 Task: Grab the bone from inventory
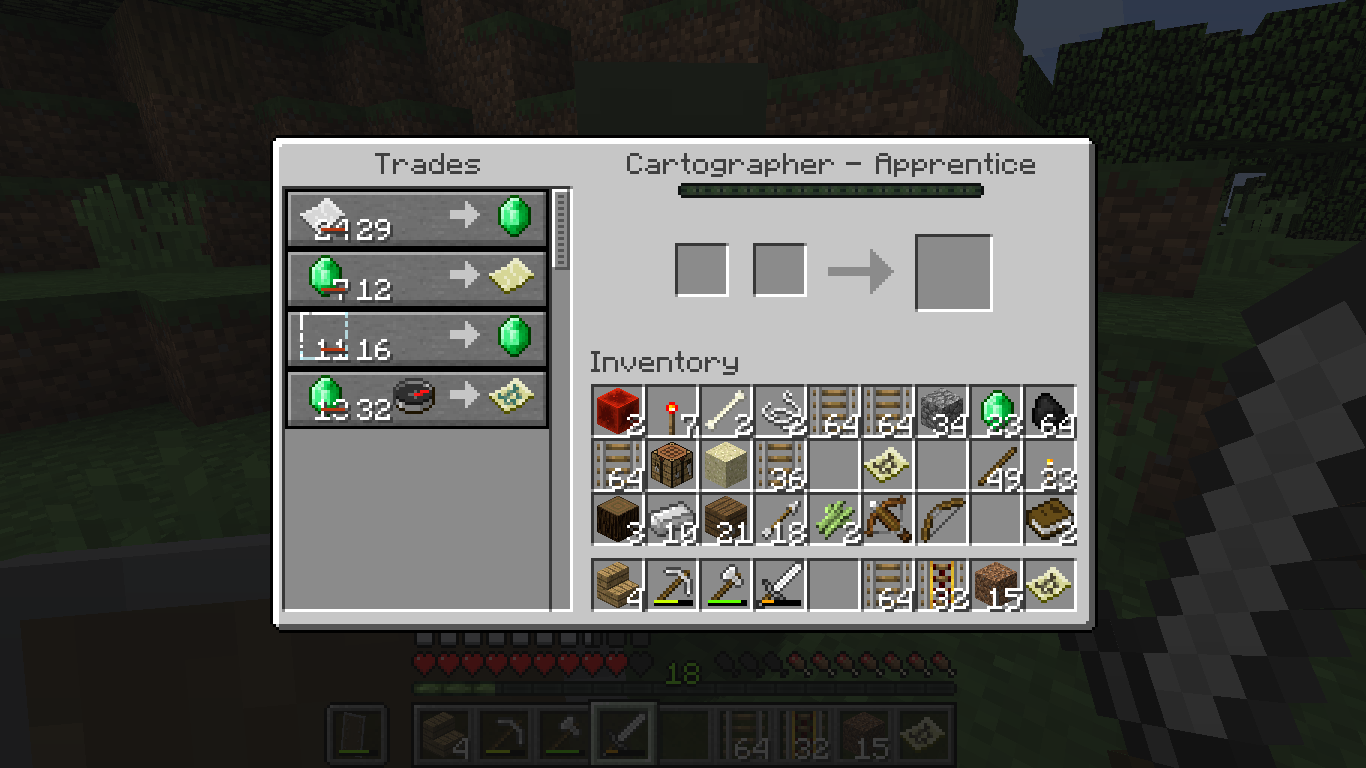(726, 412)
